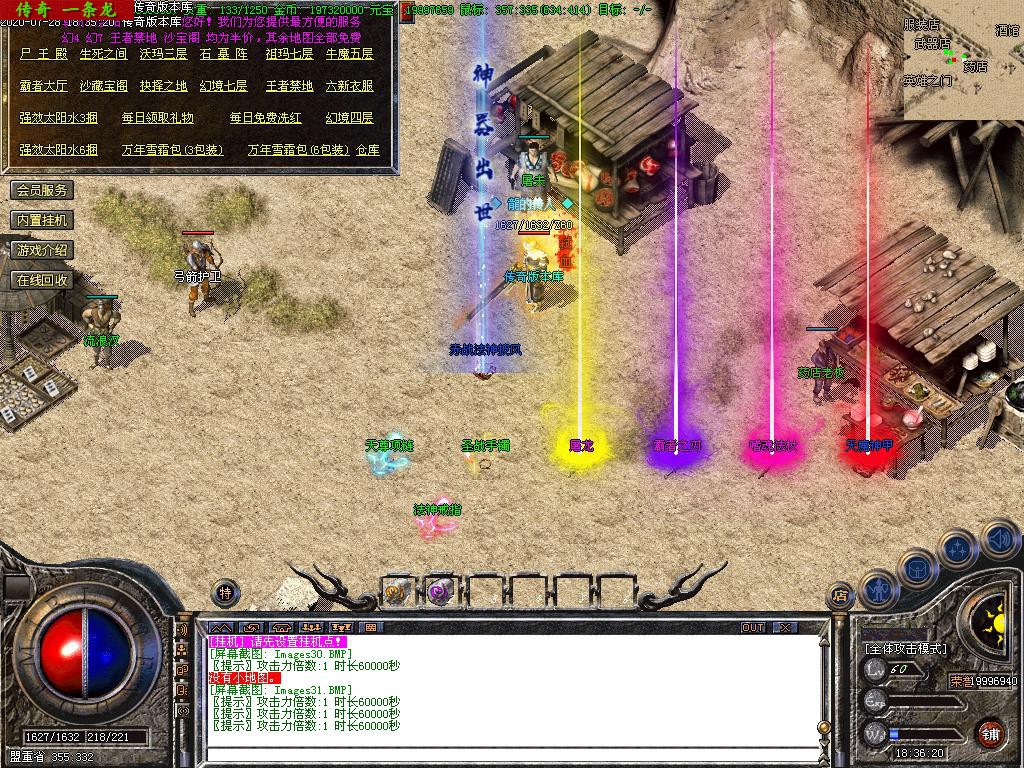The width and height of the screenshot is (1024, 768).
Task: Claim the 每日领取礼物 daily gift
Action: click(x=157, y=118)
